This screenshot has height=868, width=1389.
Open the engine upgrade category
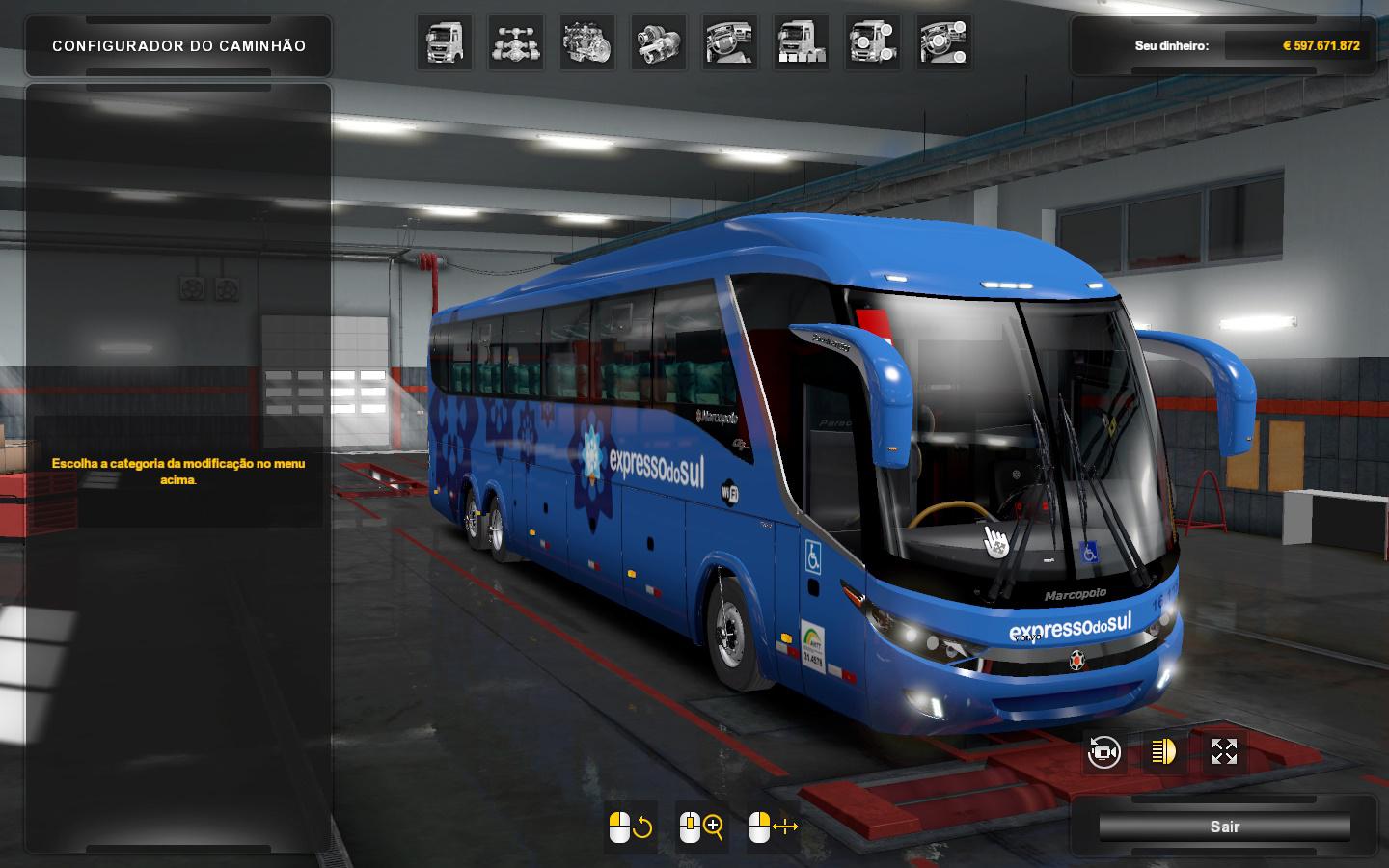587,42
